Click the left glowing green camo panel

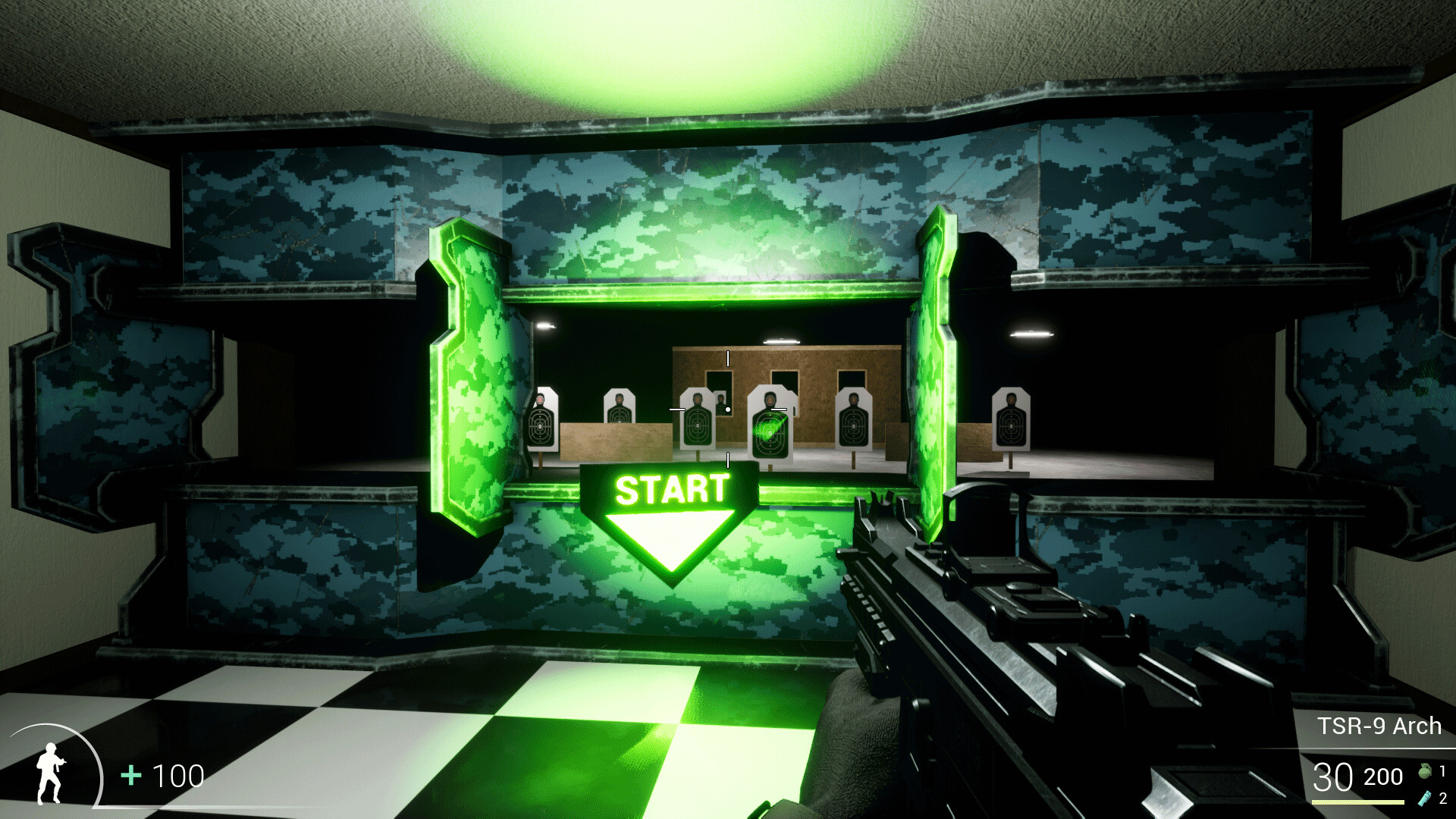(x=469, y=379)
